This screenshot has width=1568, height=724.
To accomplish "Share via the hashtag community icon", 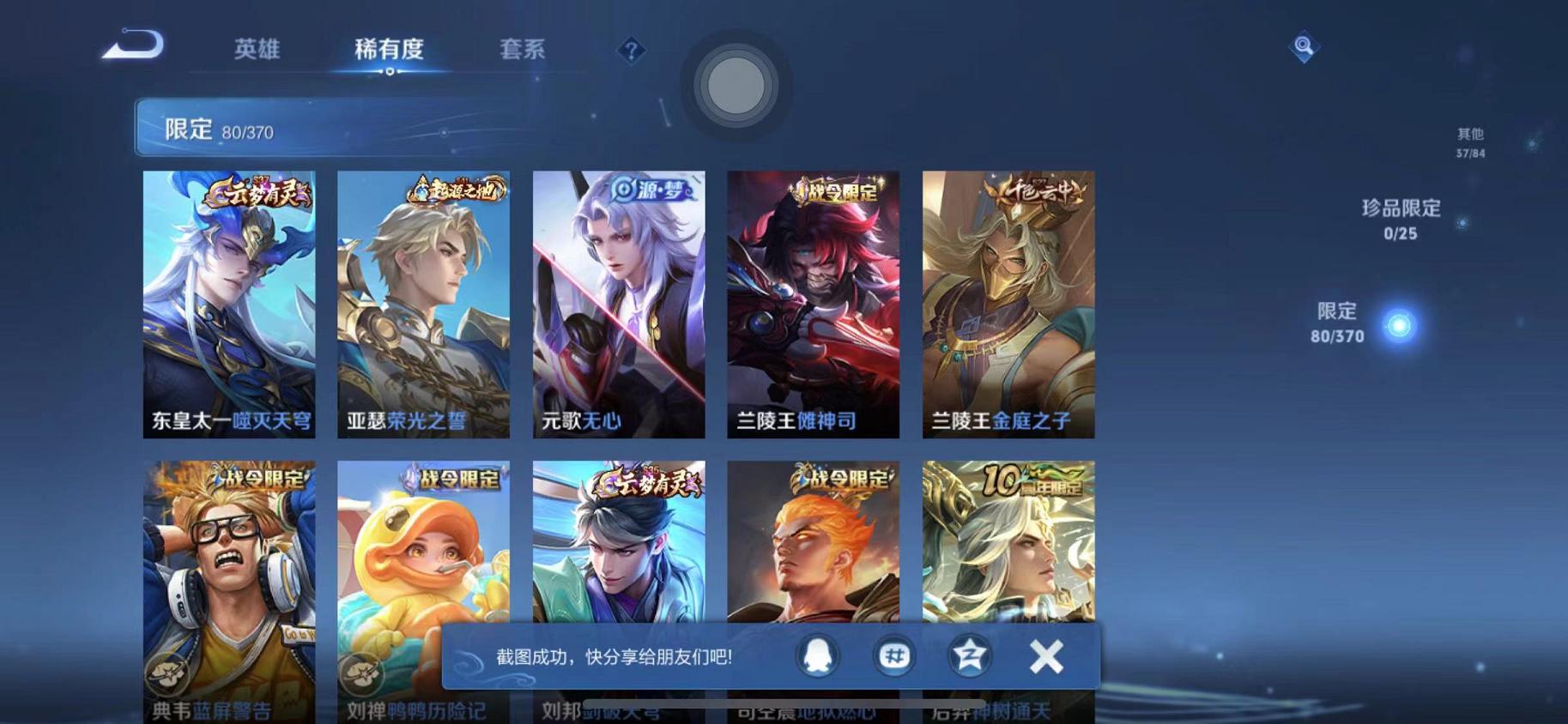I will tap(893, 653).
